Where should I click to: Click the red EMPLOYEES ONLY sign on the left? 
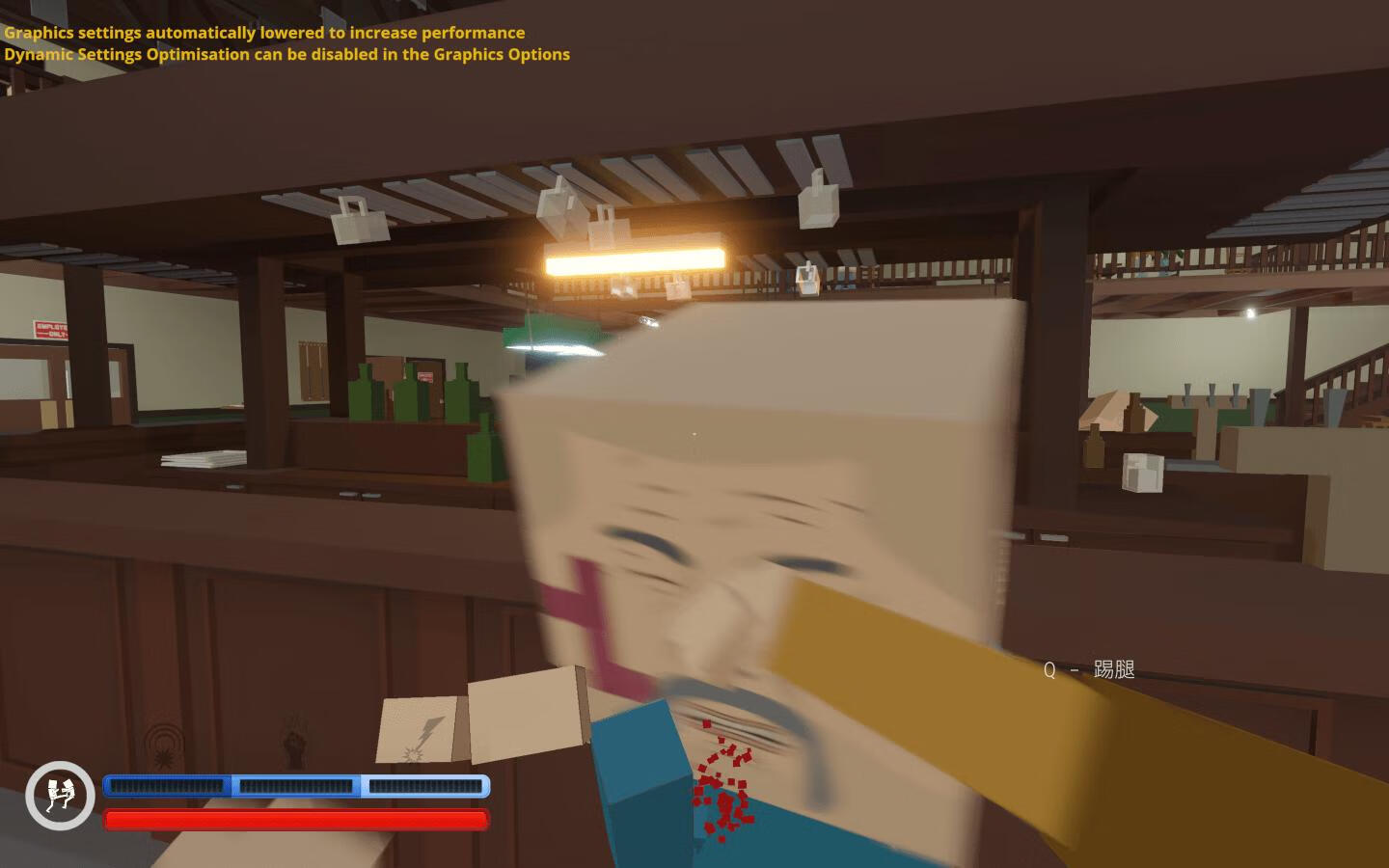point(48,331)
